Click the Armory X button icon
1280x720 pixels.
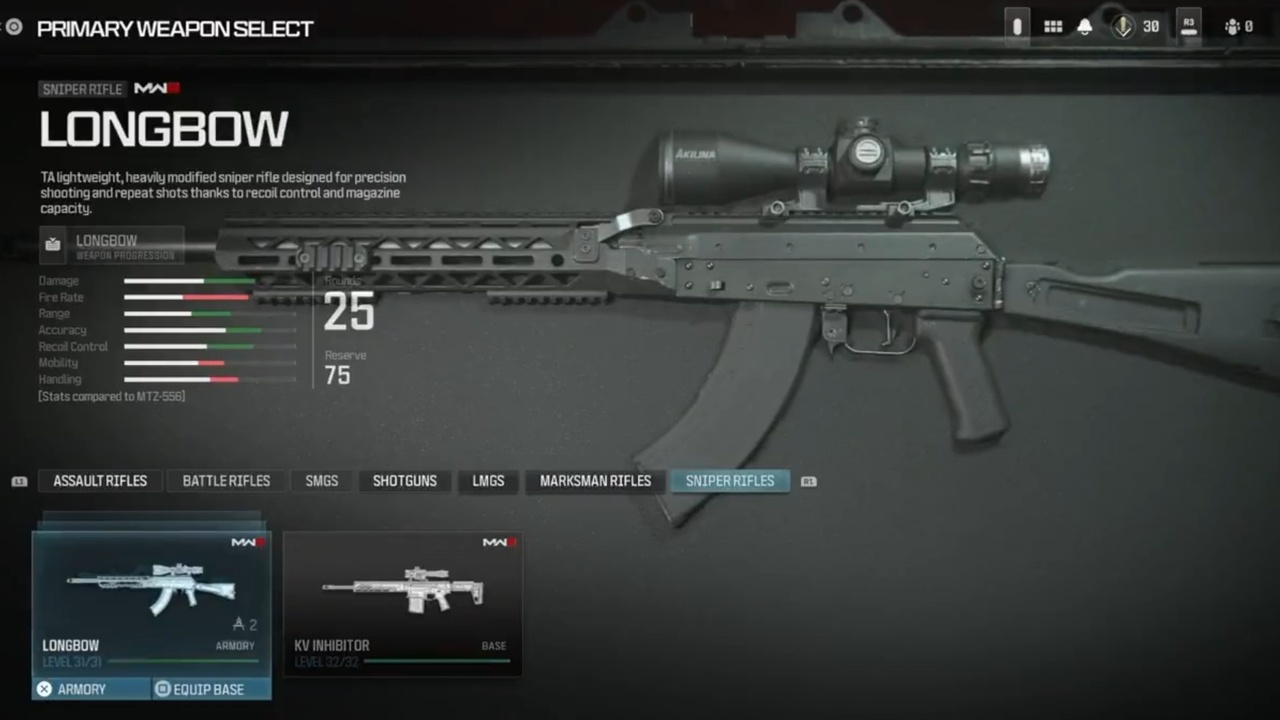point(44,689)
